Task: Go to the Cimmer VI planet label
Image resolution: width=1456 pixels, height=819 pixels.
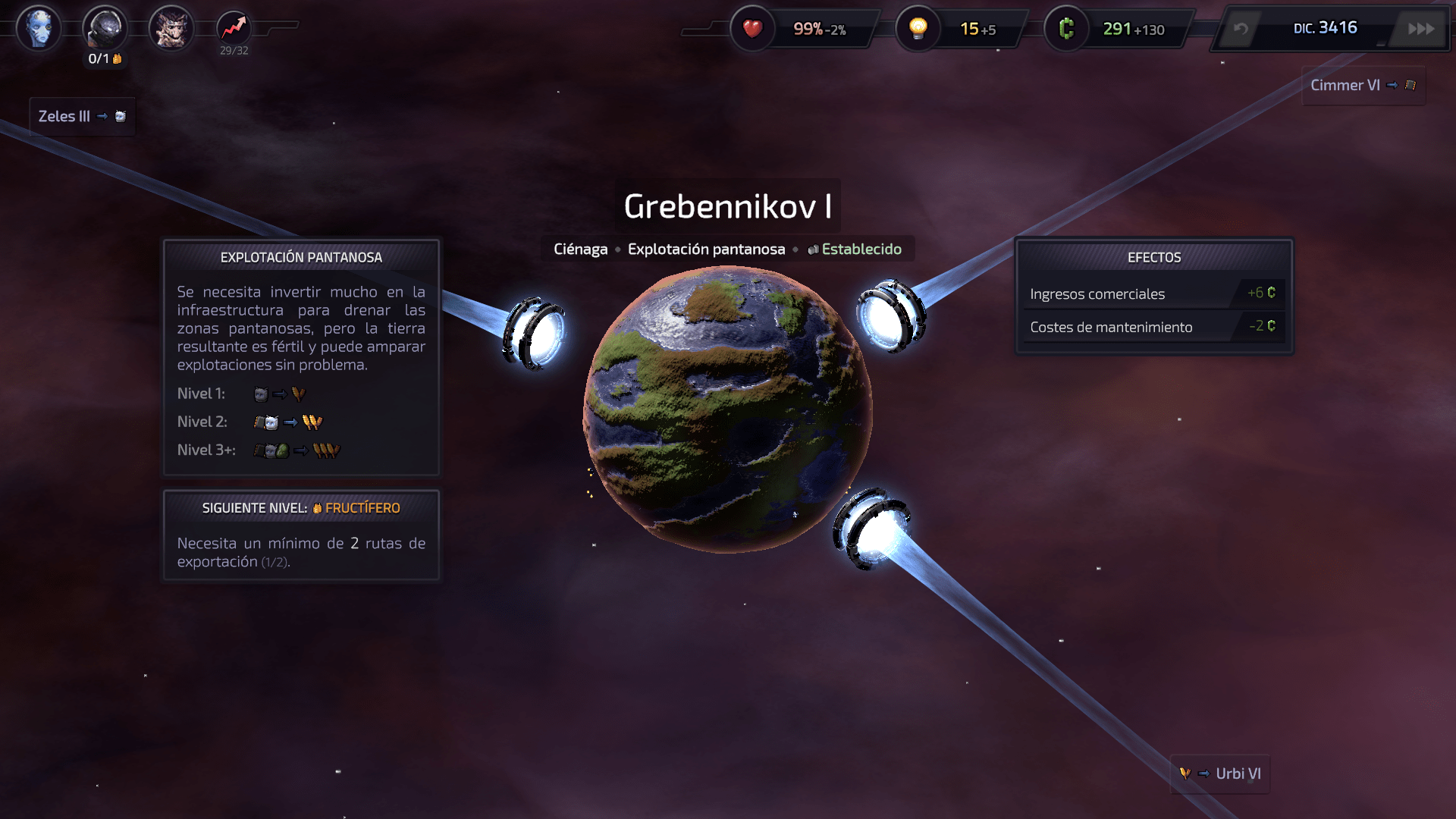Action: click(x=1363, y=86)
